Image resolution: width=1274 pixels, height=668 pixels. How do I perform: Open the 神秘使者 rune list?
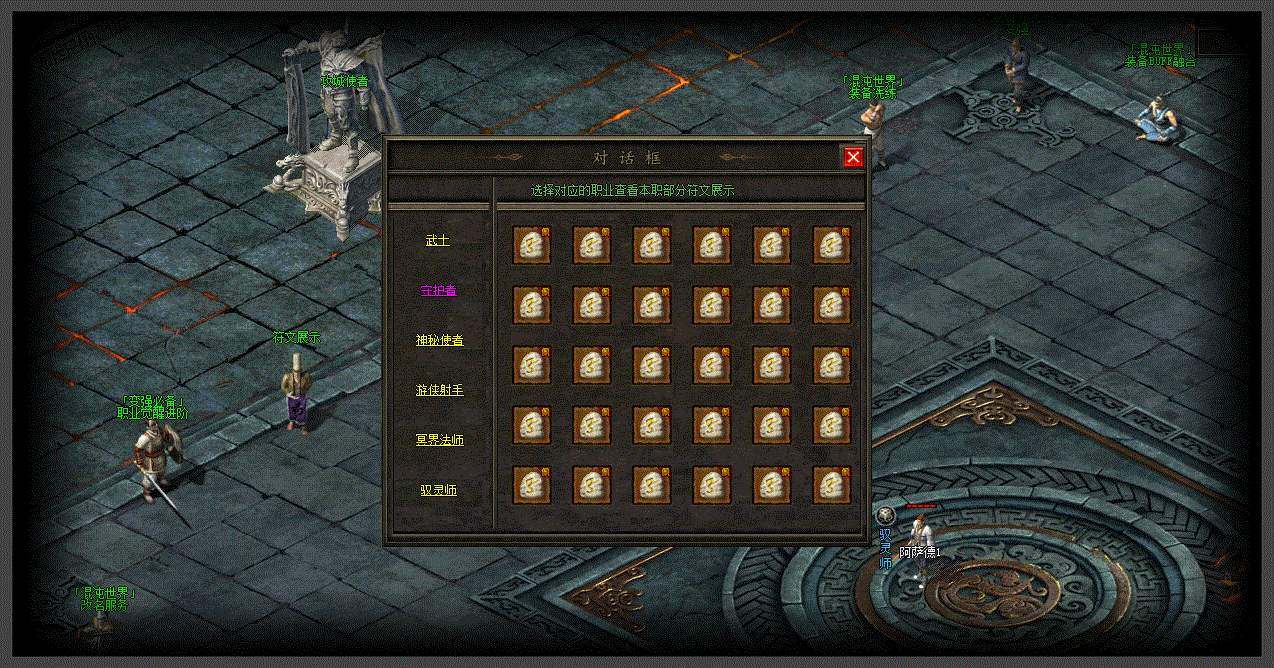(439, 340)
